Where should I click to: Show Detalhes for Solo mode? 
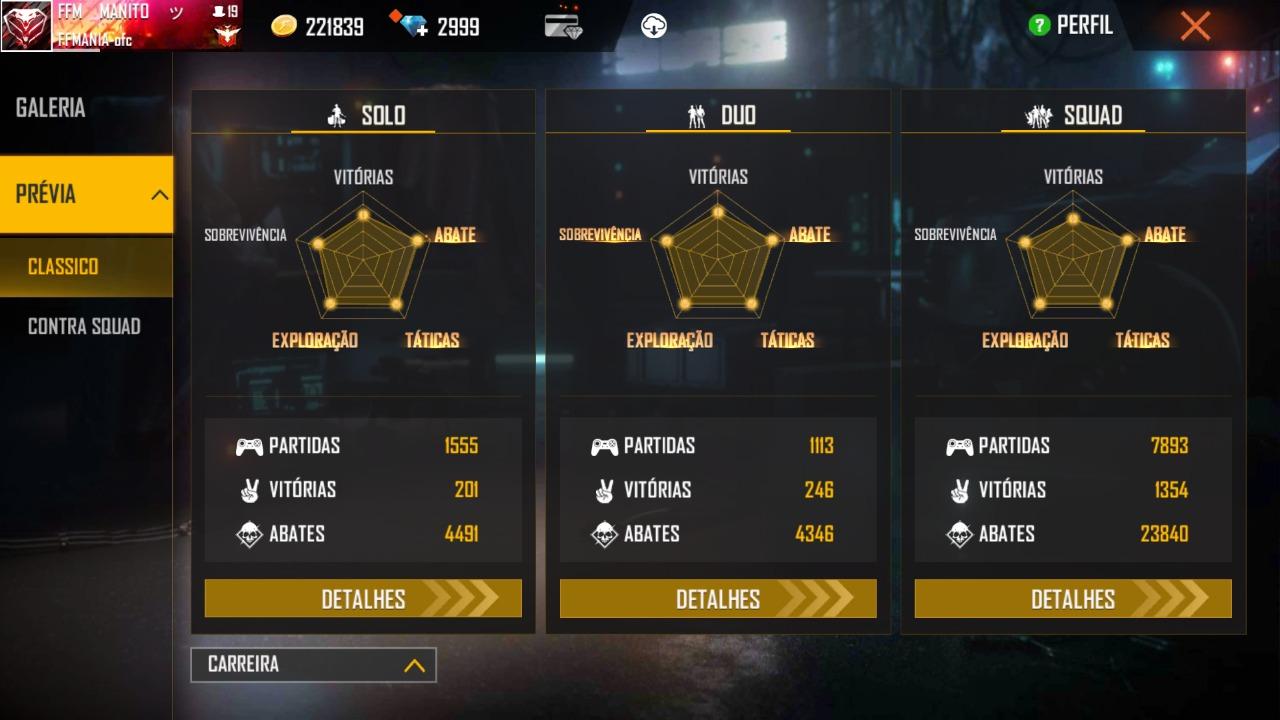coord(363,599)
